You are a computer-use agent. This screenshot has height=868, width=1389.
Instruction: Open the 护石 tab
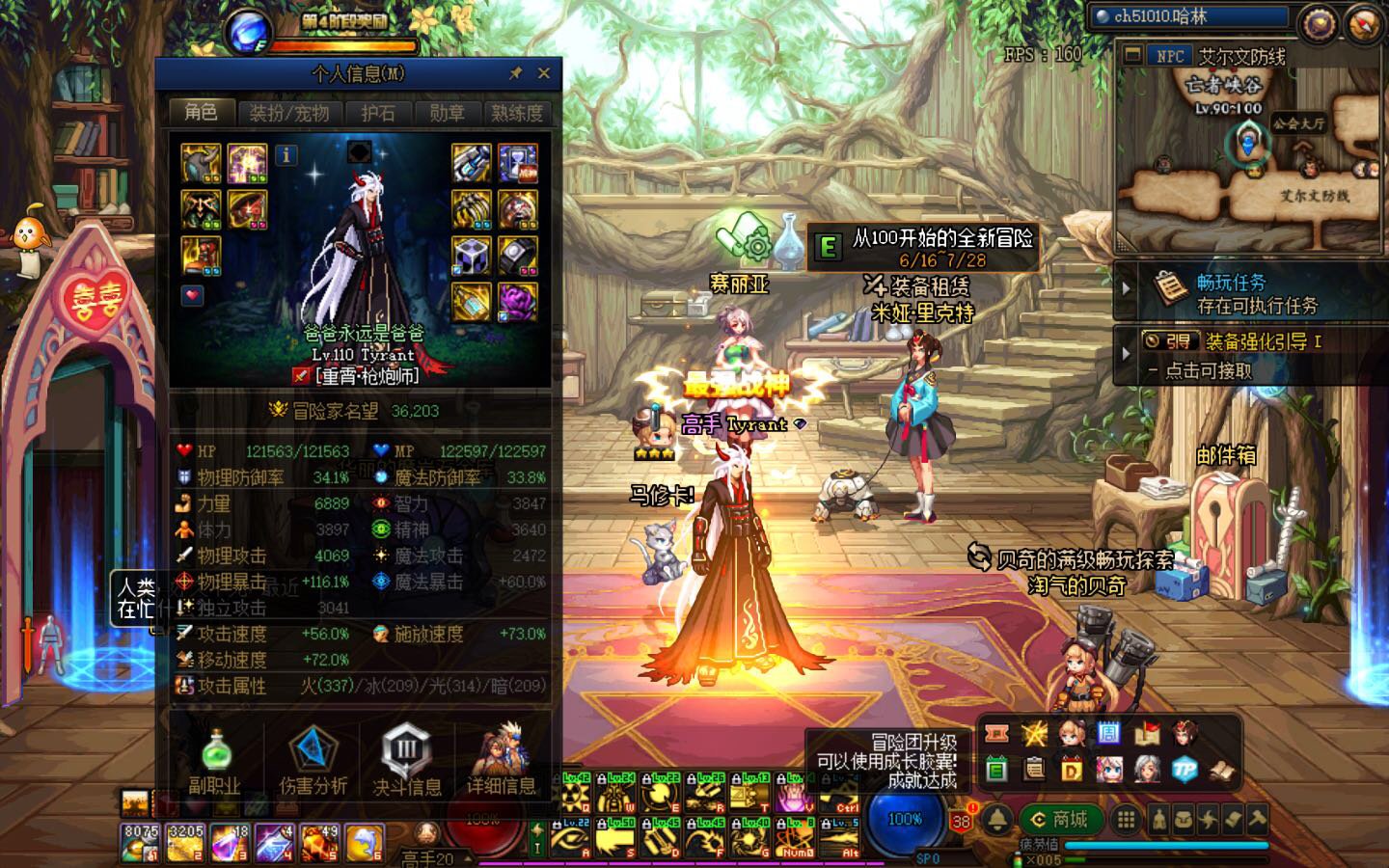click(378, 113)
